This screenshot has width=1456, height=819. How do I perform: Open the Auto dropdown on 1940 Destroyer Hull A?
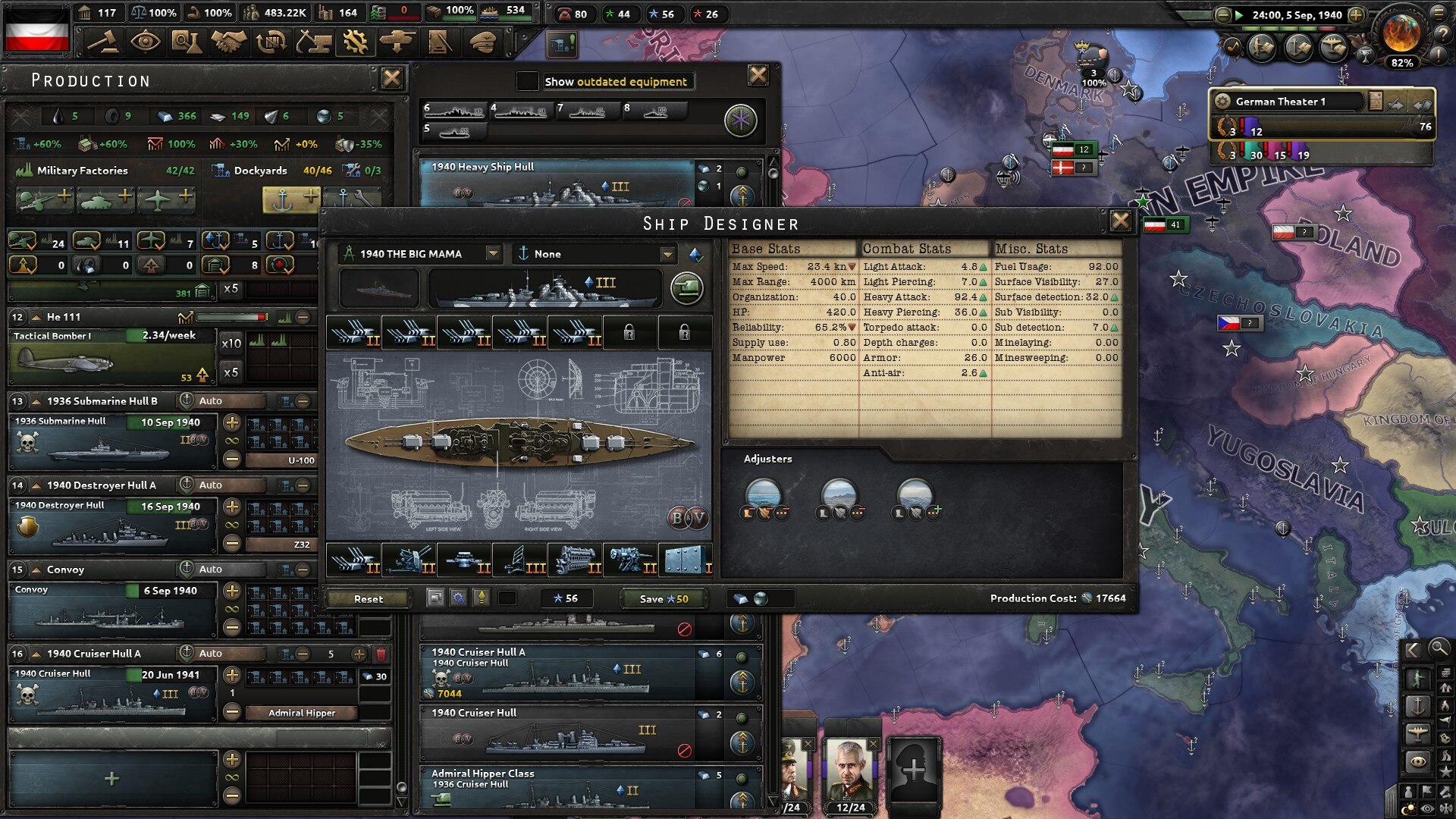click(x=222, y=485)
